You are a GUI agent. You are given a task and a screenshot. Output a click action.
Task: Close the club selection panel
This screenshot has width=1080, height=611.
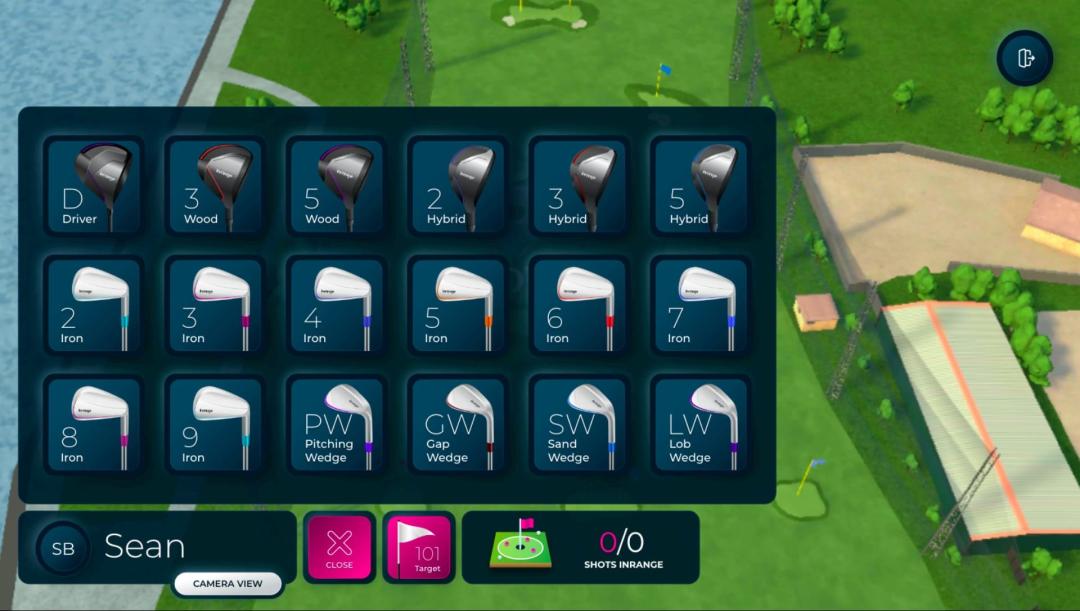(340, 547)
